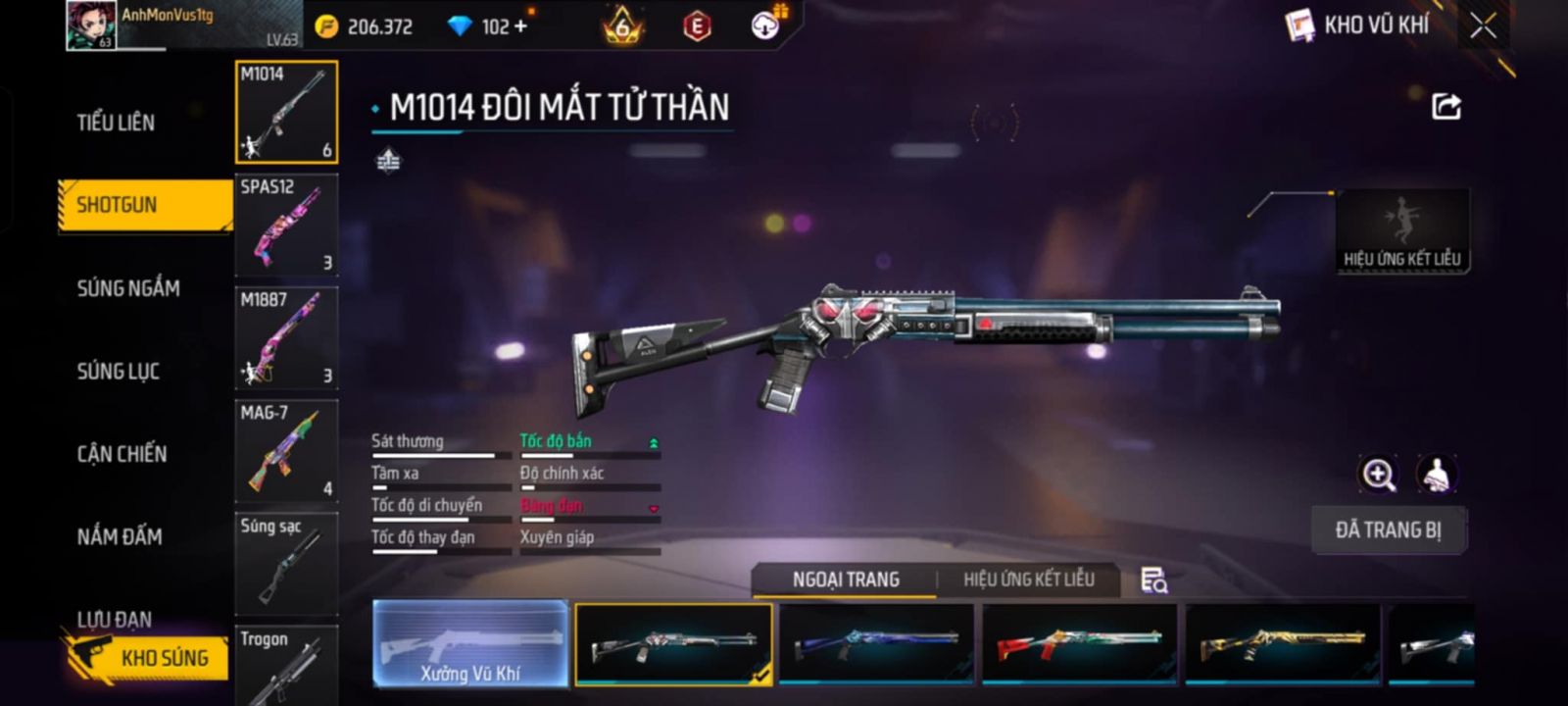Click the Xưởng Vũ Khí skin tile
Screen dimensions: 1568x706
tap(470, 643)
